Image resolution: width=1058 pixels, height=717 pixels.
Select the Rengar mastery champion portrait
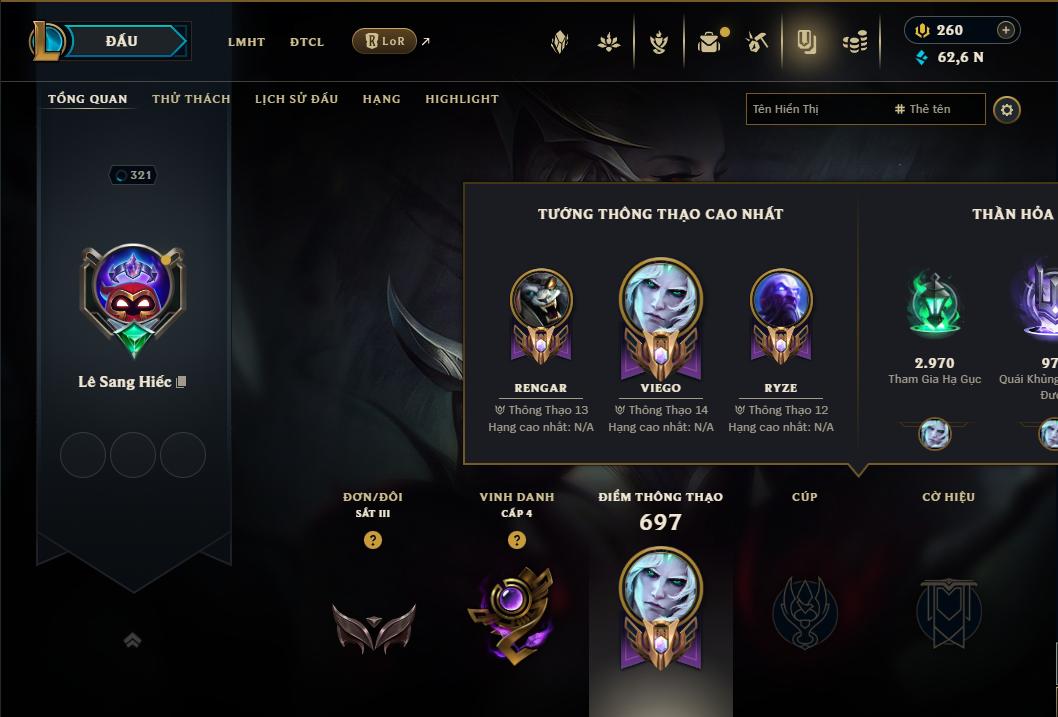pyautogui.click(x=541, y=300)
